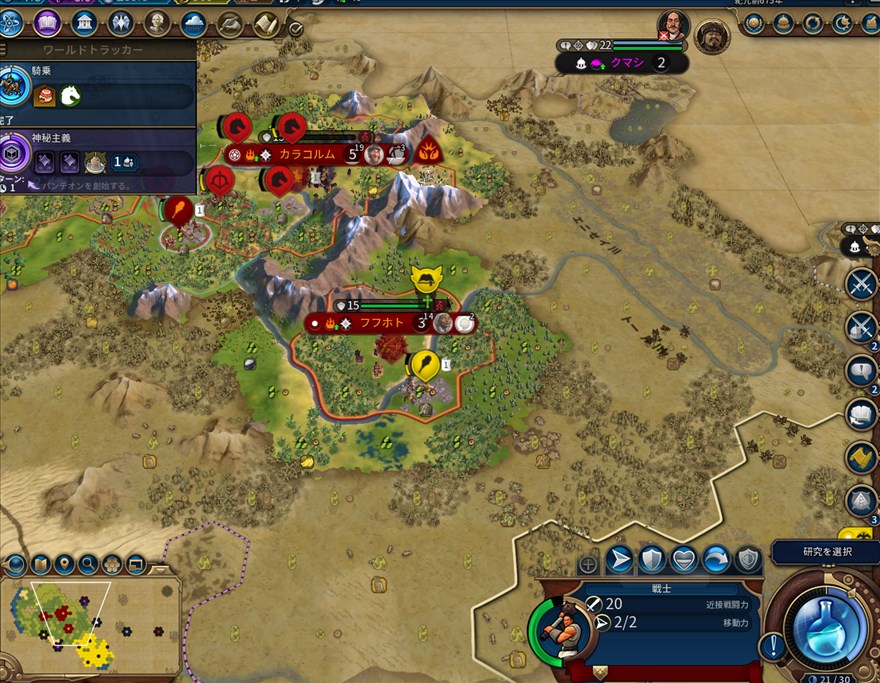Click the blue science flask action button
Screen dimensions: 880x683
pos(826,623)
